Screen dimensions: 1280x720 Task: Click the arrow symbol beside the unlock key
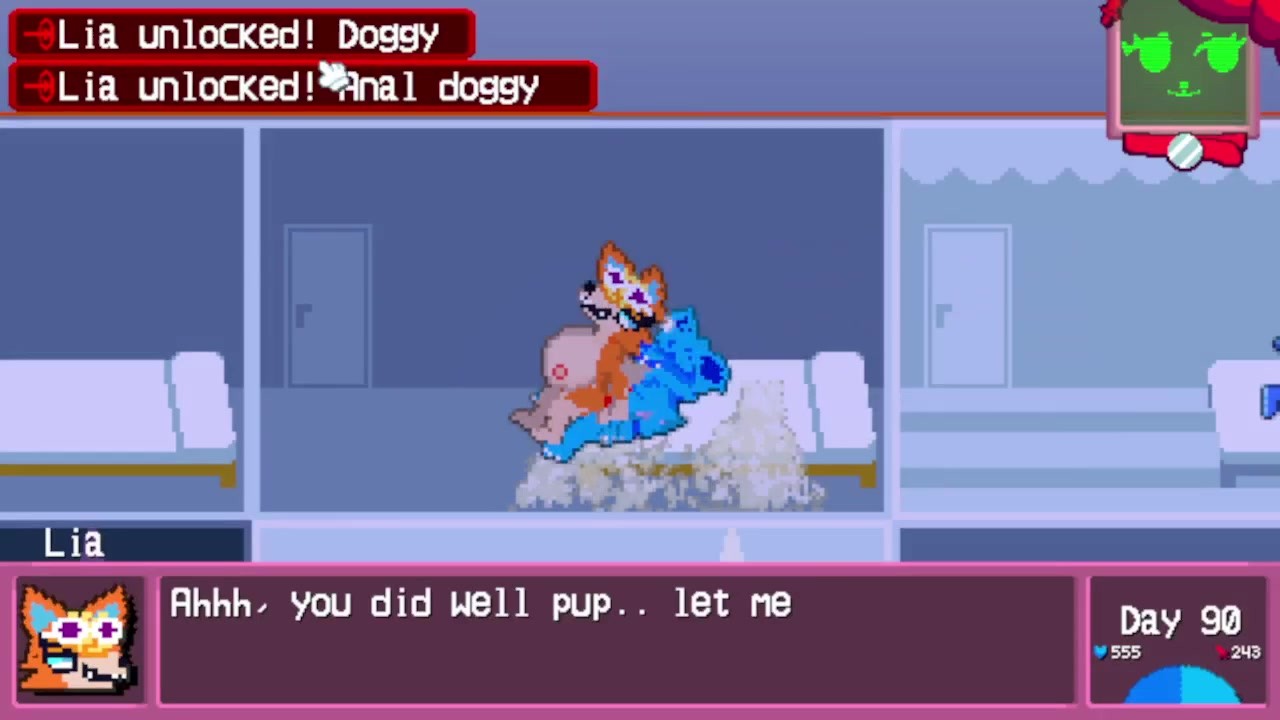[32, 33]
